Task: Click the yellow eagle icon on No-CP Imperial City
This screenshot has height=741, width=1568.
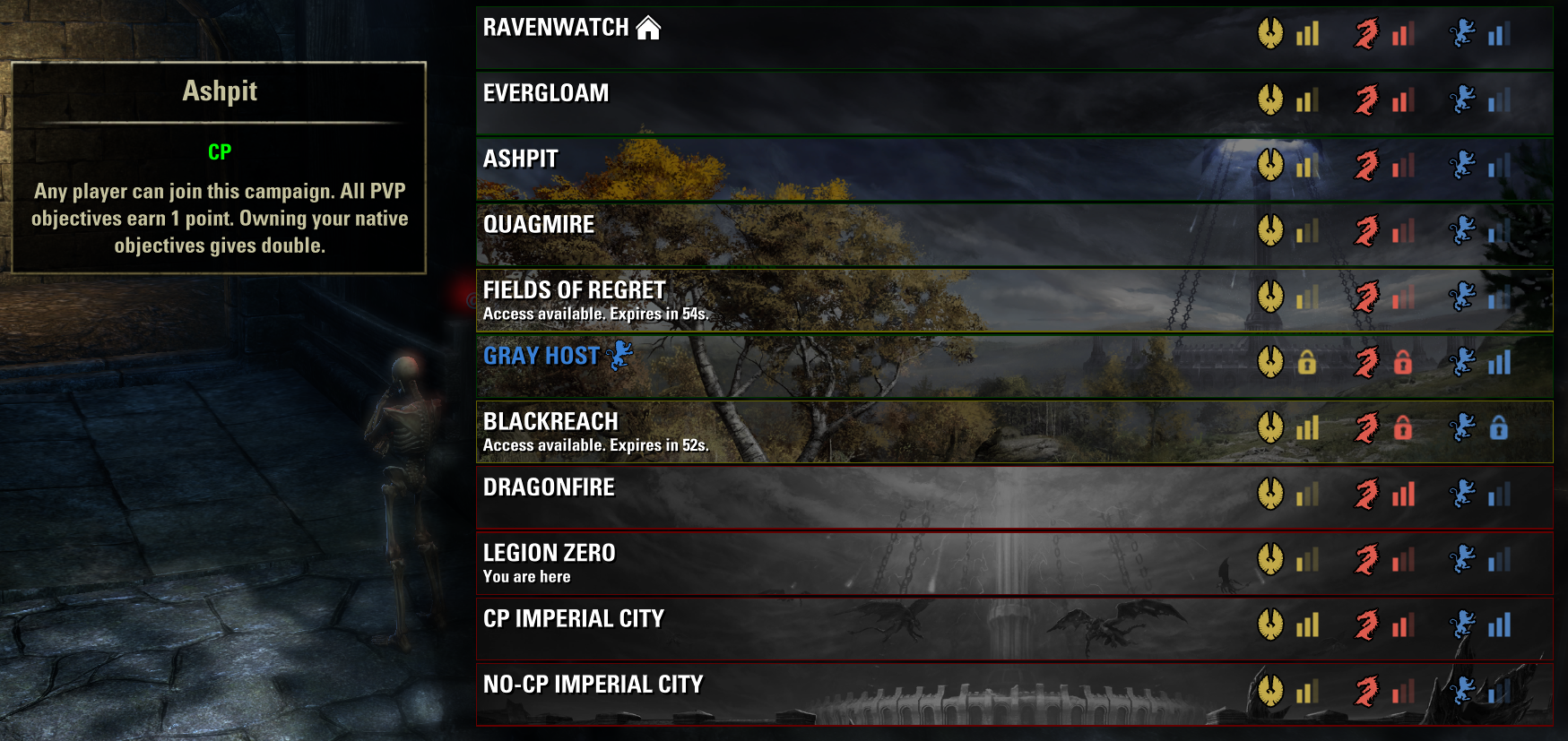Action: (x=1273, y=693)
